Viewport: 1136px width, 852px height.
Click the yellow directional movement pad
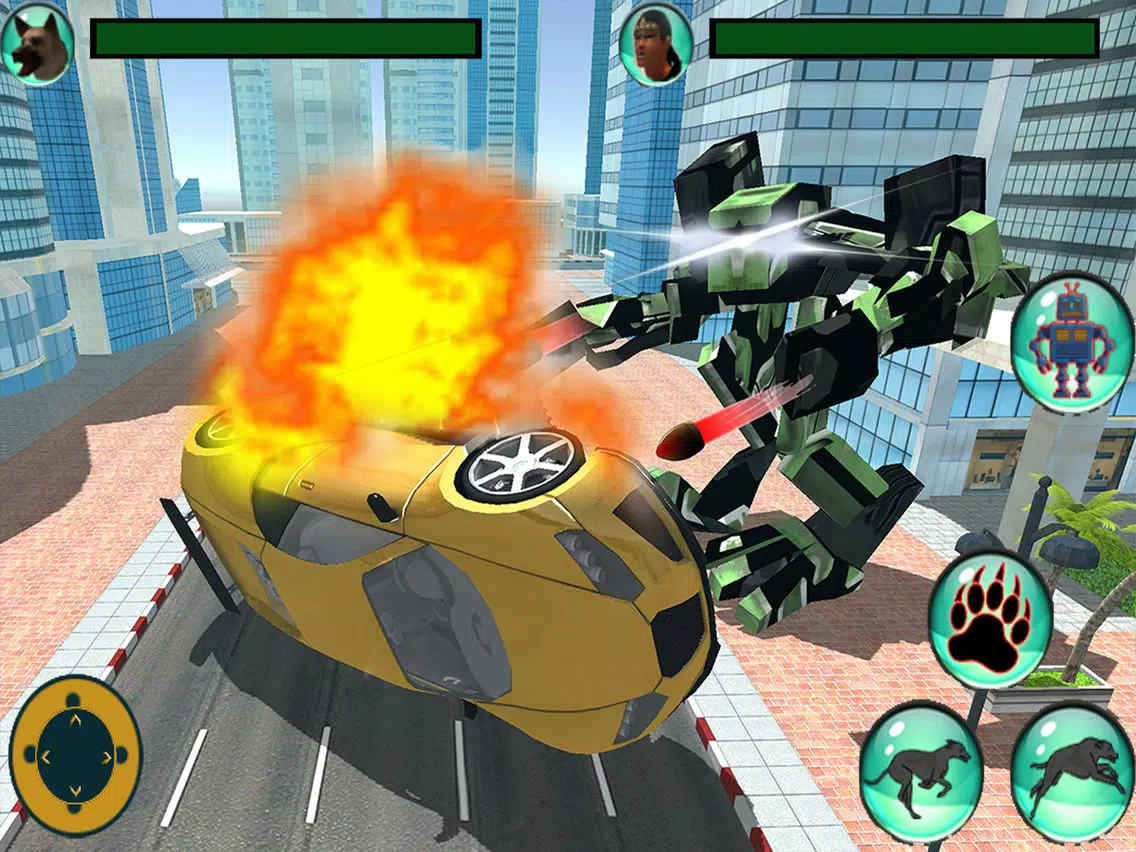75,754
